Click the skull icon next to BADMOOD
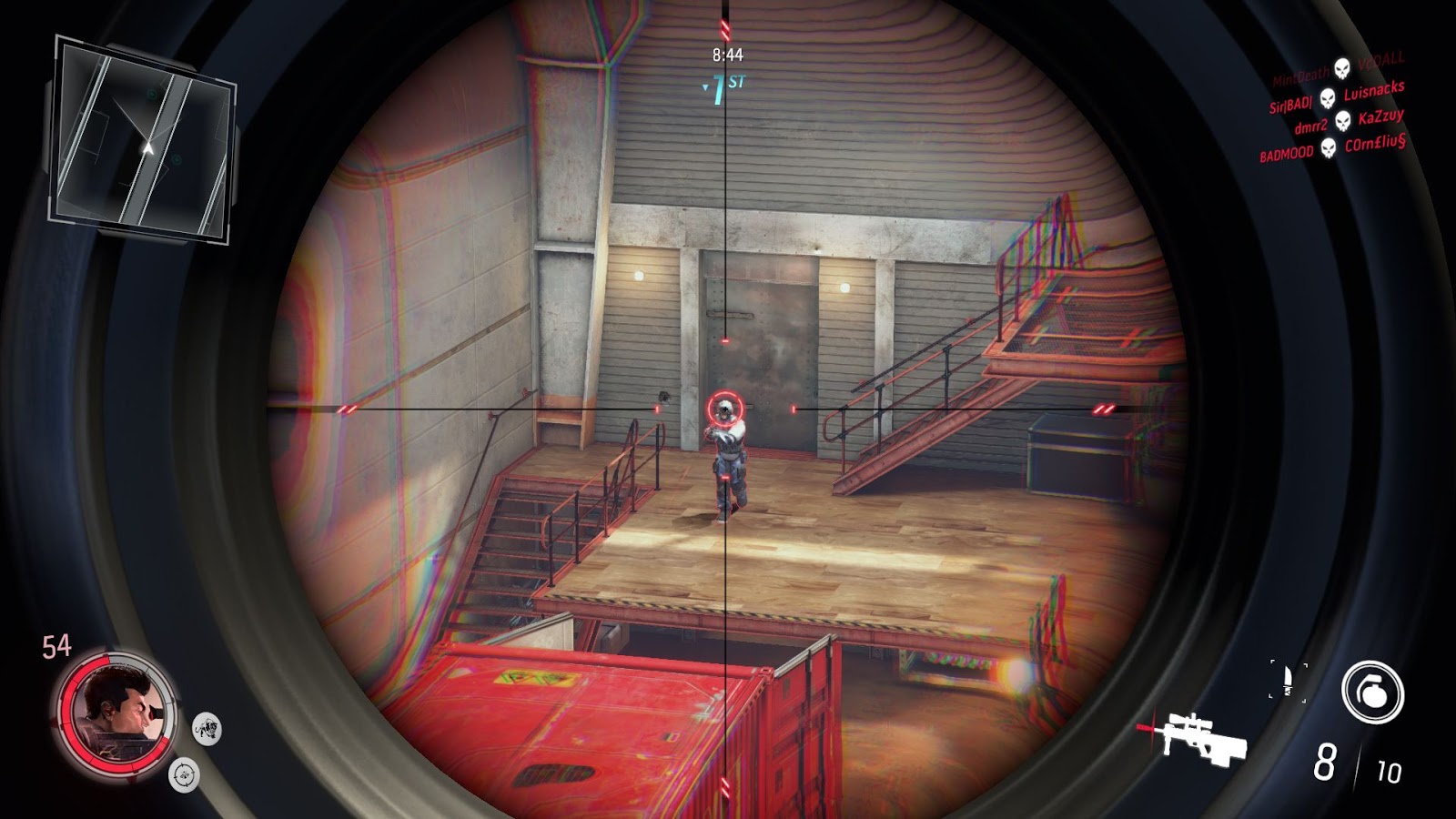Image resolution: width=1456 pixels, height=819 pixels. click(1328, 148)
